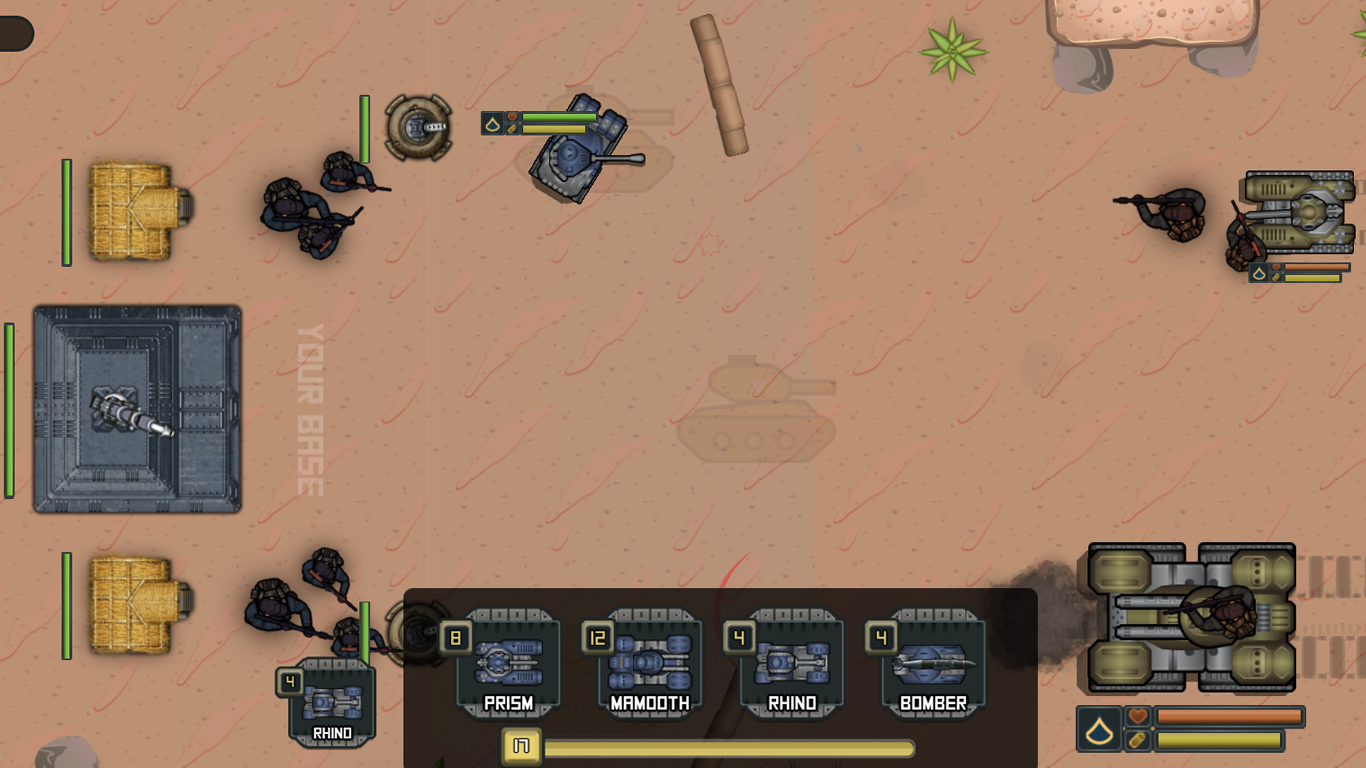This screenshot has height=768, width=1366.
Task: Select the MAMOOTH unit card
Action: [x=651, y=665]
